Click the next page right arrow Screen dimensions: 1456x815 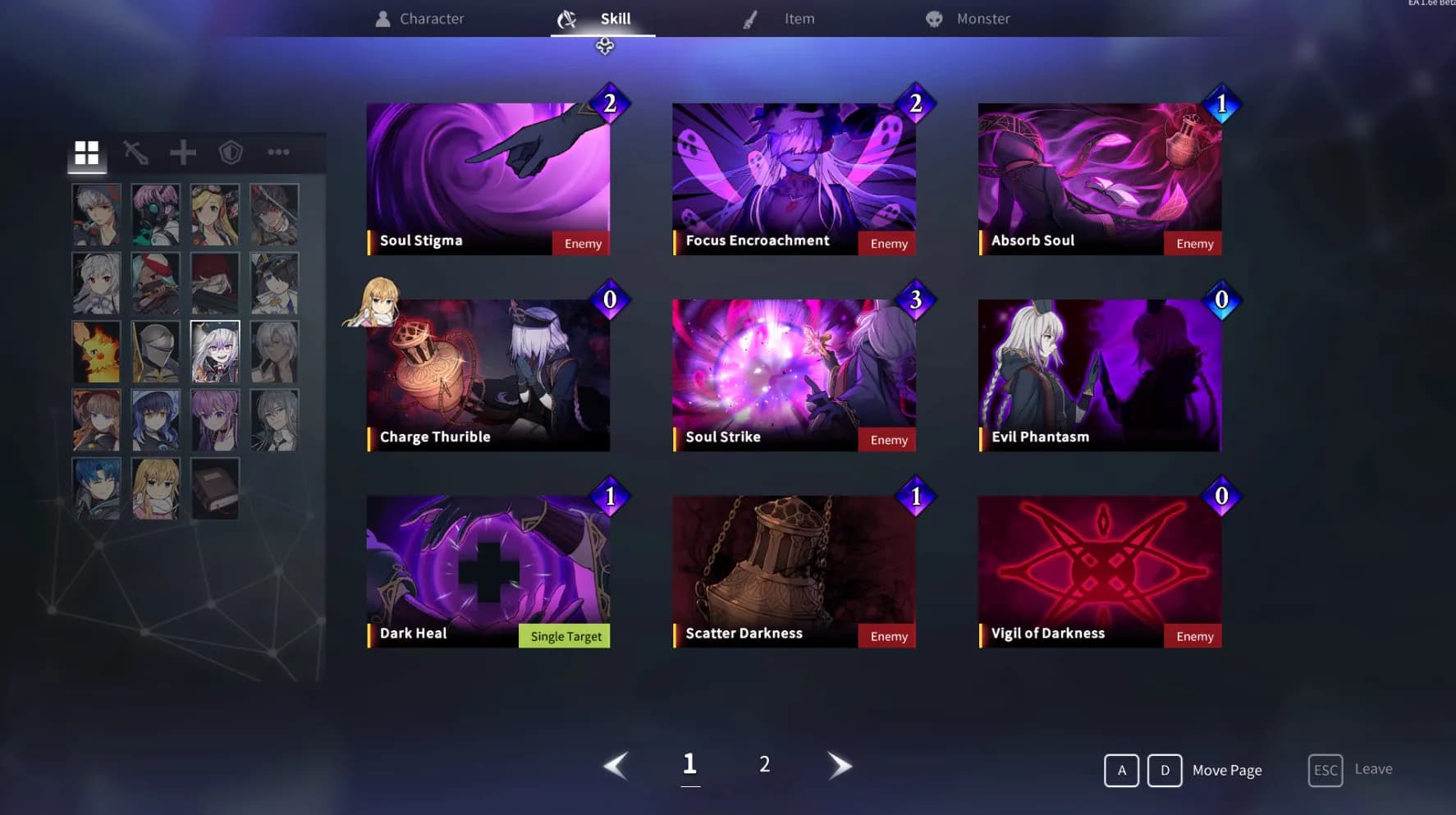(839, 765)
